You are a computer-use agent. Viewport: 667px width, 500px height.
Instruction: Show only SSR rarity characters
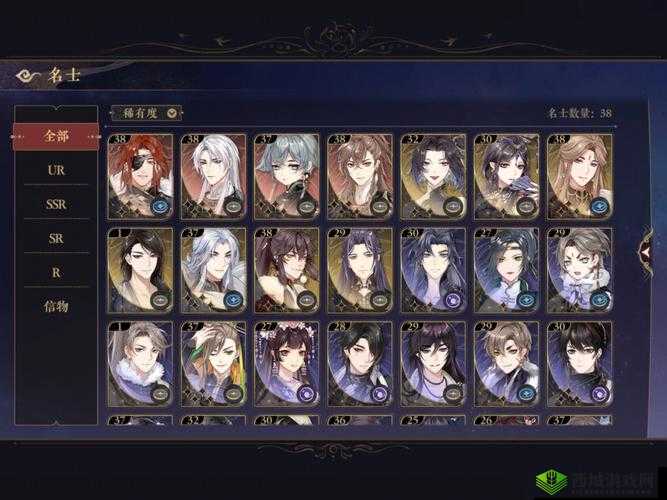pos(56,204)
